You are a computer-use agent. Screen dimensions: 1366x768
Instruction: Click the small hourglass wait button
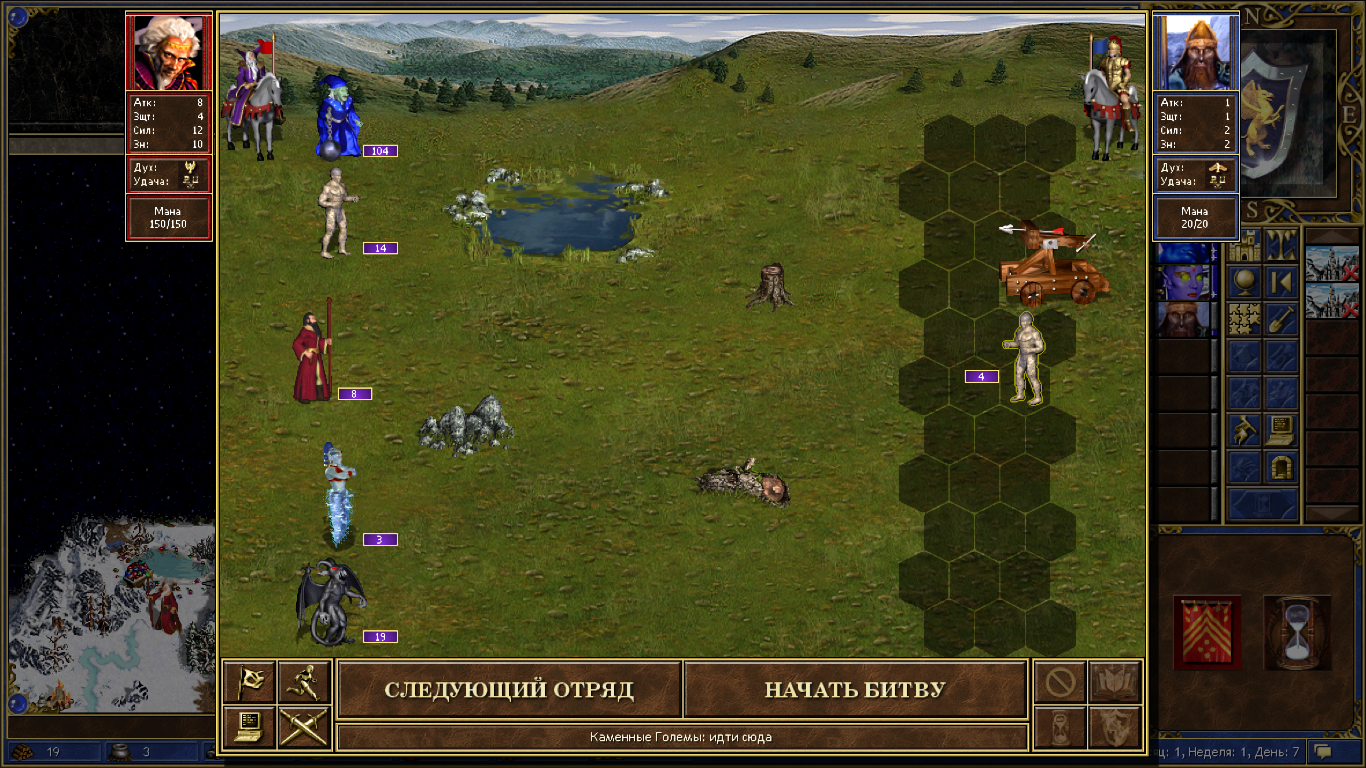click(x=1059, y=727)
